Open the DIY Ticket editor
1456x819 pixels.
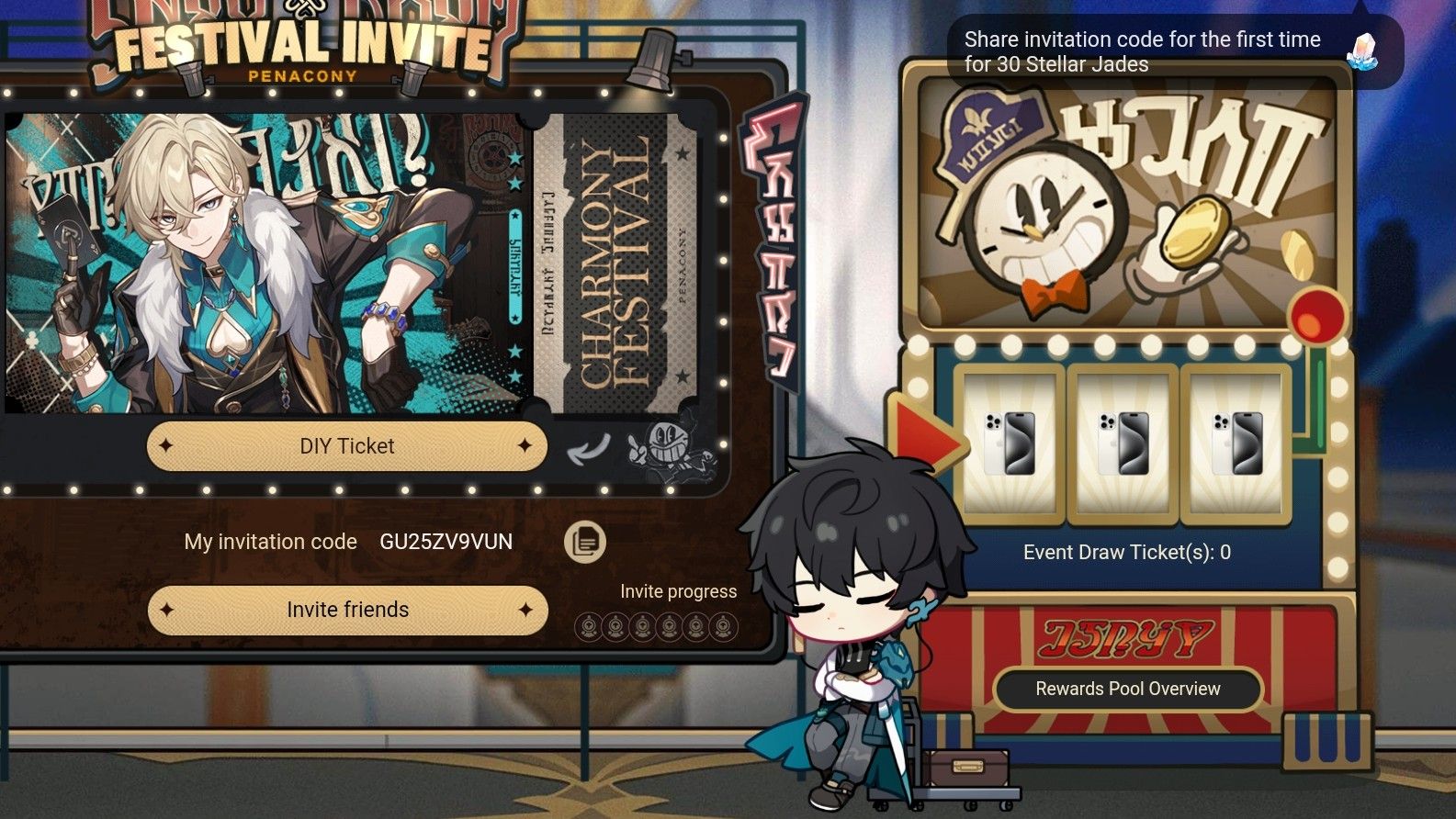point(345,445)
